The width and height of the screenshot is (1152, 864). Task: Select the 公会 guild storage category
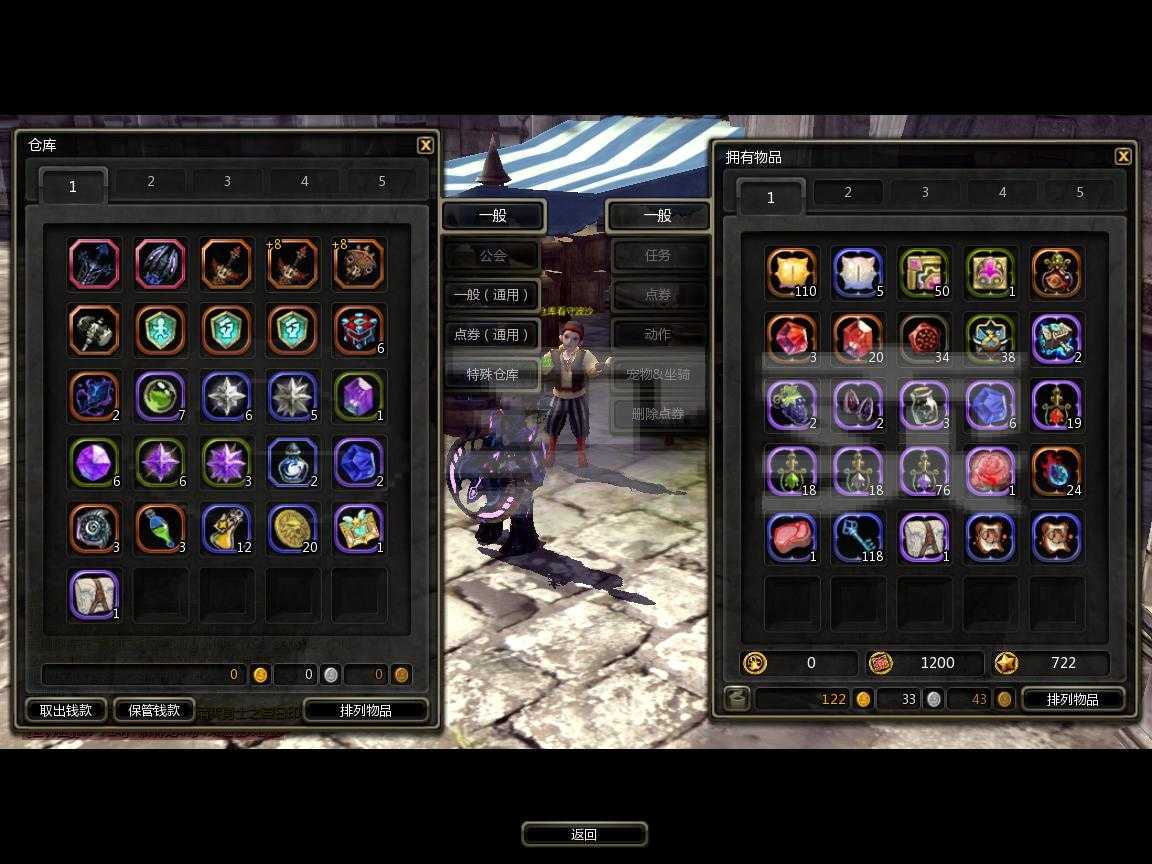(493, 256)
